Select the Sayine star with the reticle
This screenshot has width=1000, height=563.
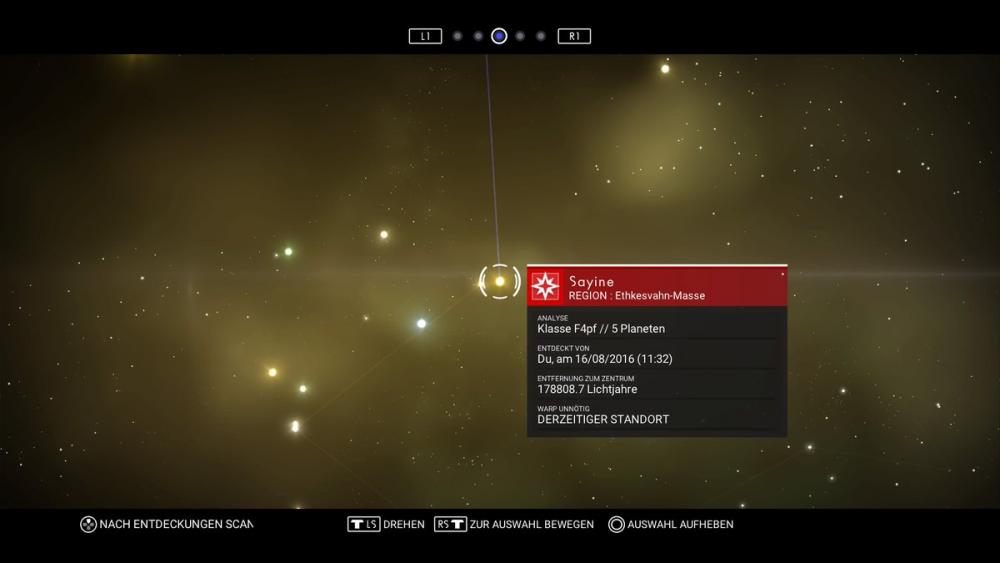[x=500, y=282]
